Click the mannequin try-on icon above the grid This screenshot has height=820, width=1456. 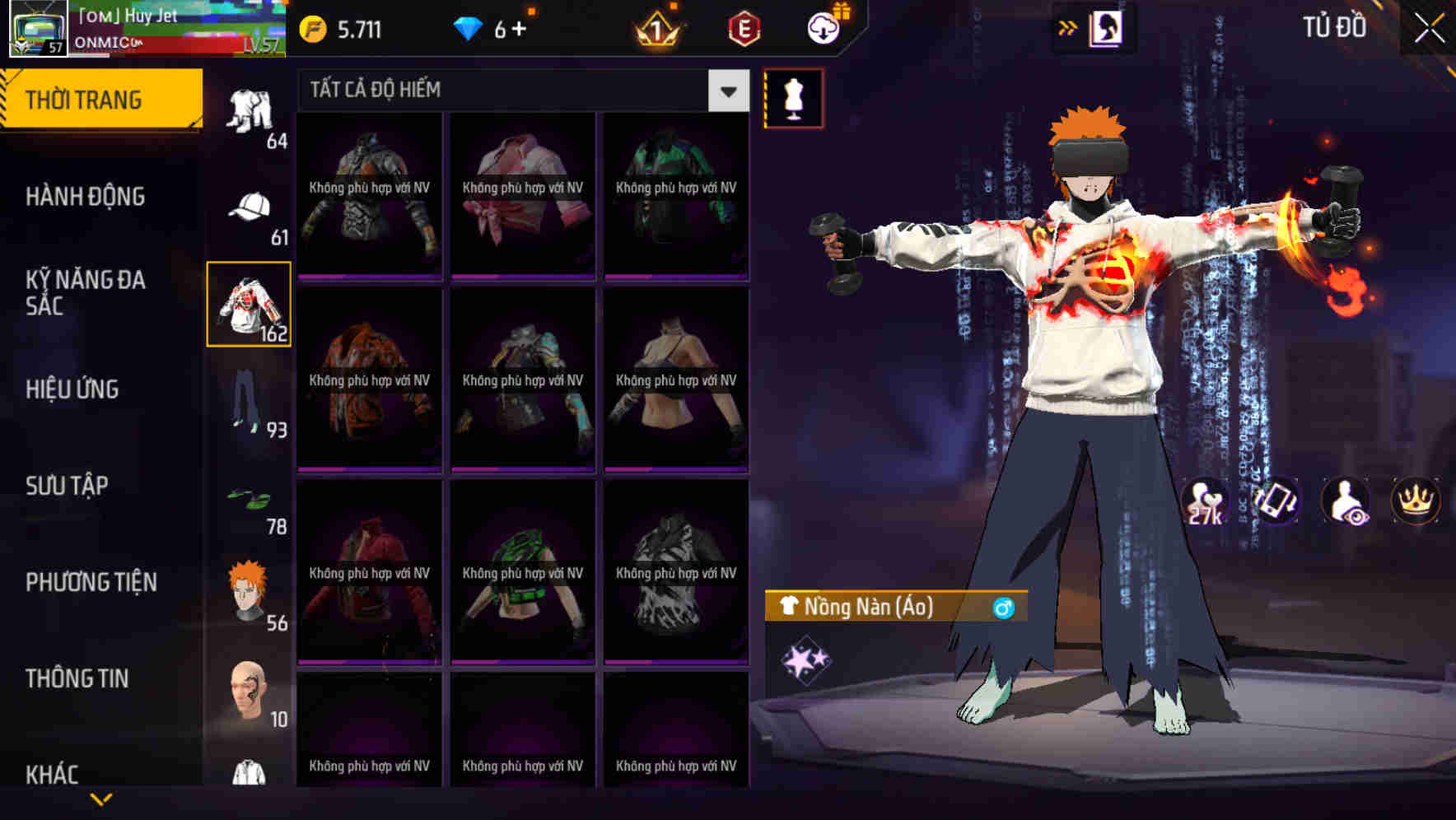[x=793, y=98]
